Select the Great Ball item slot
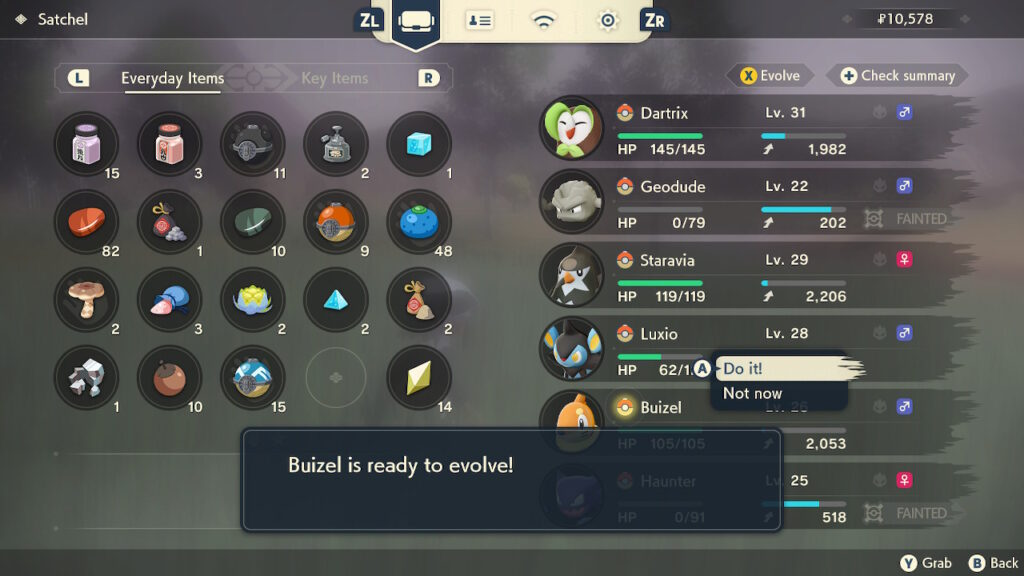The width and height of the screenshot is (1024, 576). (x=252, y=378)
